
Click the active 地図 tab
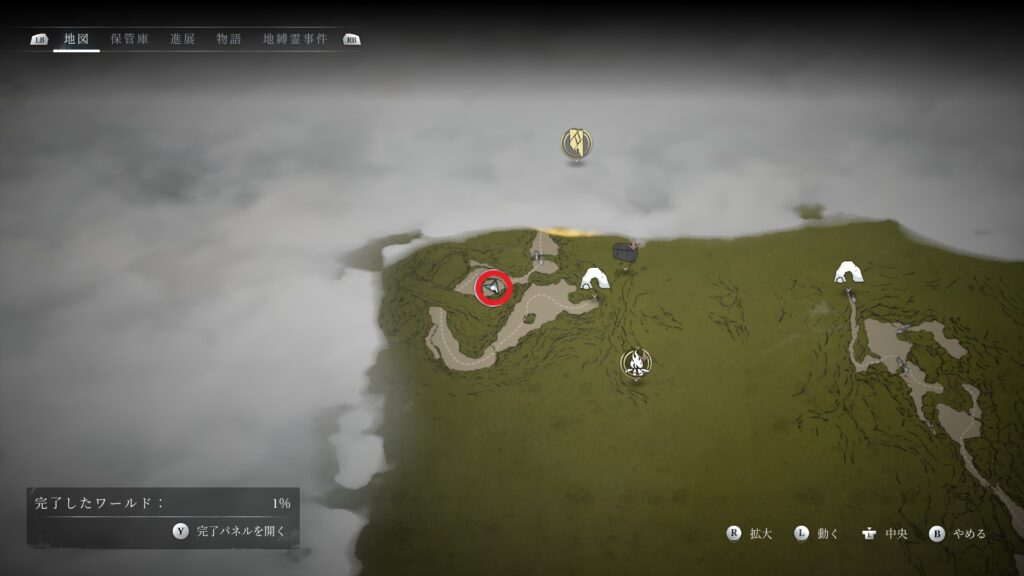77,39
